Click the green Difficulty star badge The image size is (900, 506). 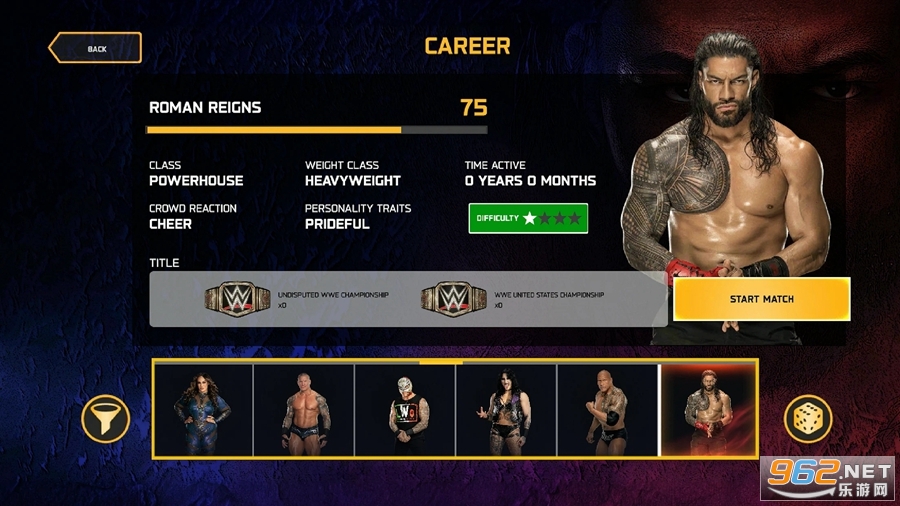528,218
